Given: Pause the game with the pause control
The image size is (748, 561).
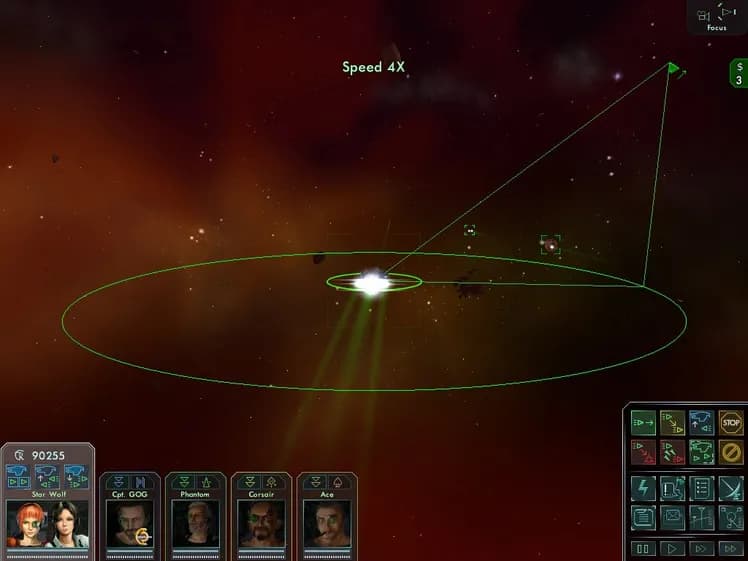Looking at the screenshot, I should tap(644, 548).
